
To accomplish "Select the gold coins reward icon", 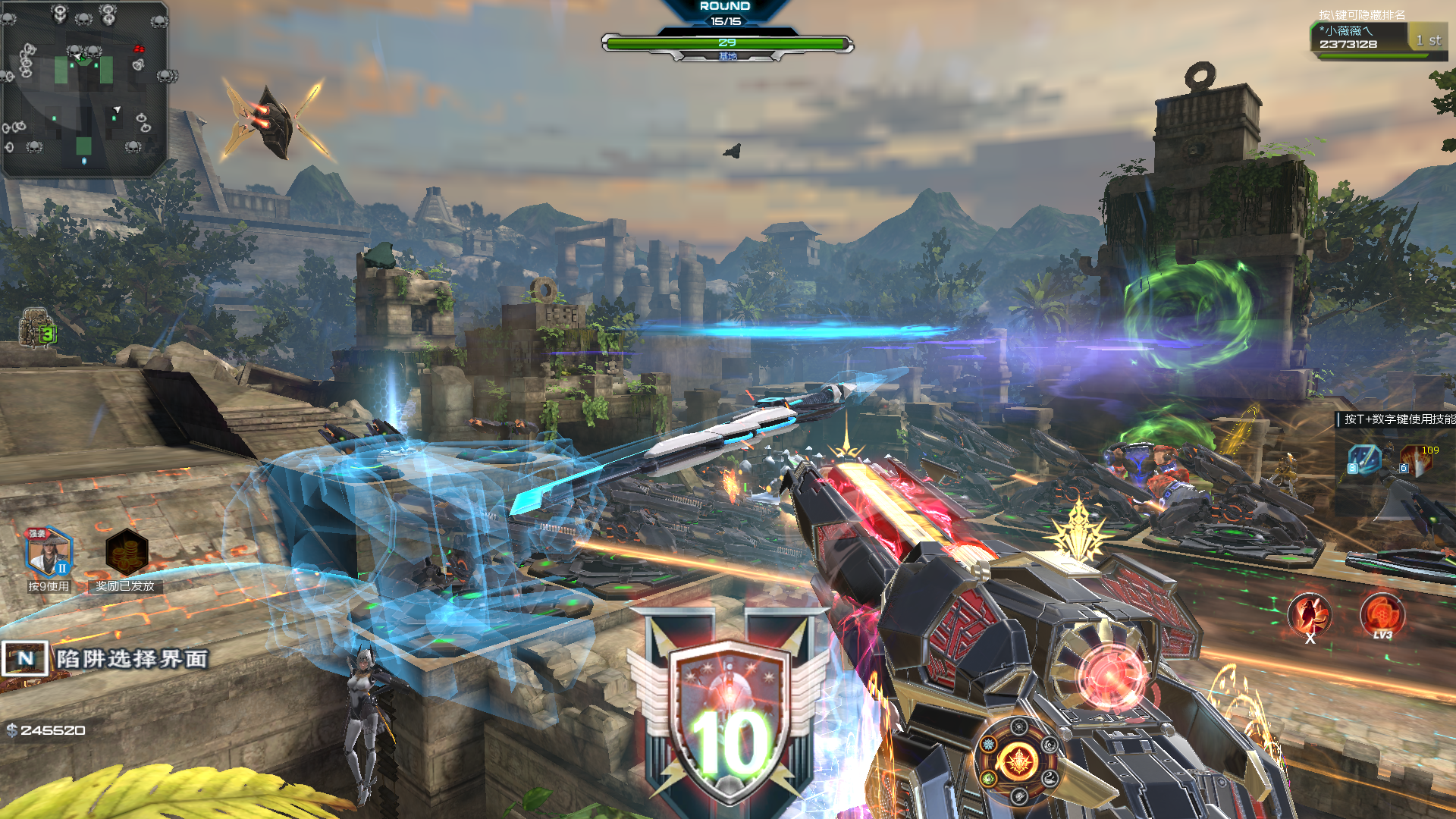I will click(x=126, y=553).
